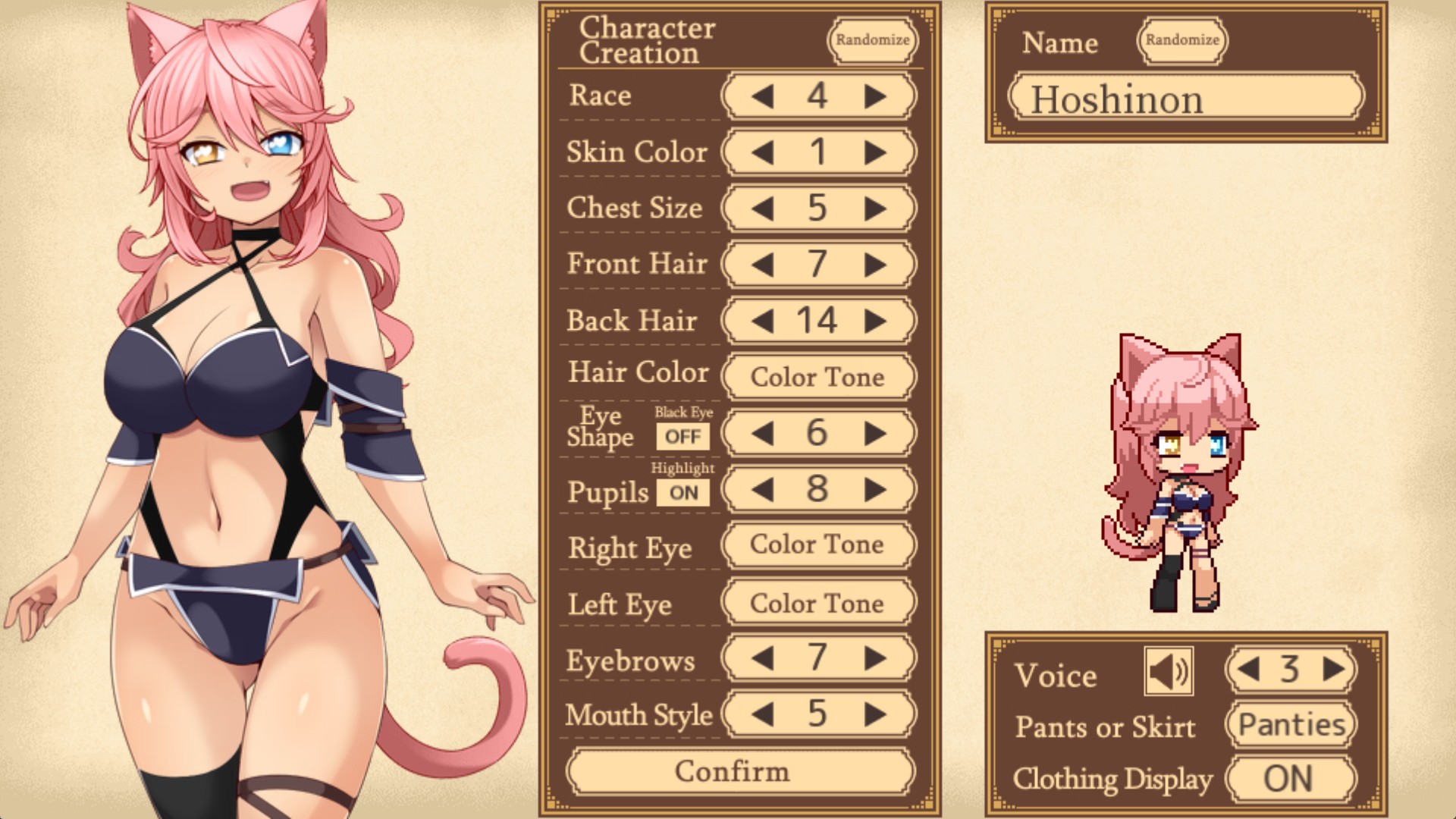Select the previous Mouth Style
The width and height of the screenshot is (1456, 819).
coord(762,714)
